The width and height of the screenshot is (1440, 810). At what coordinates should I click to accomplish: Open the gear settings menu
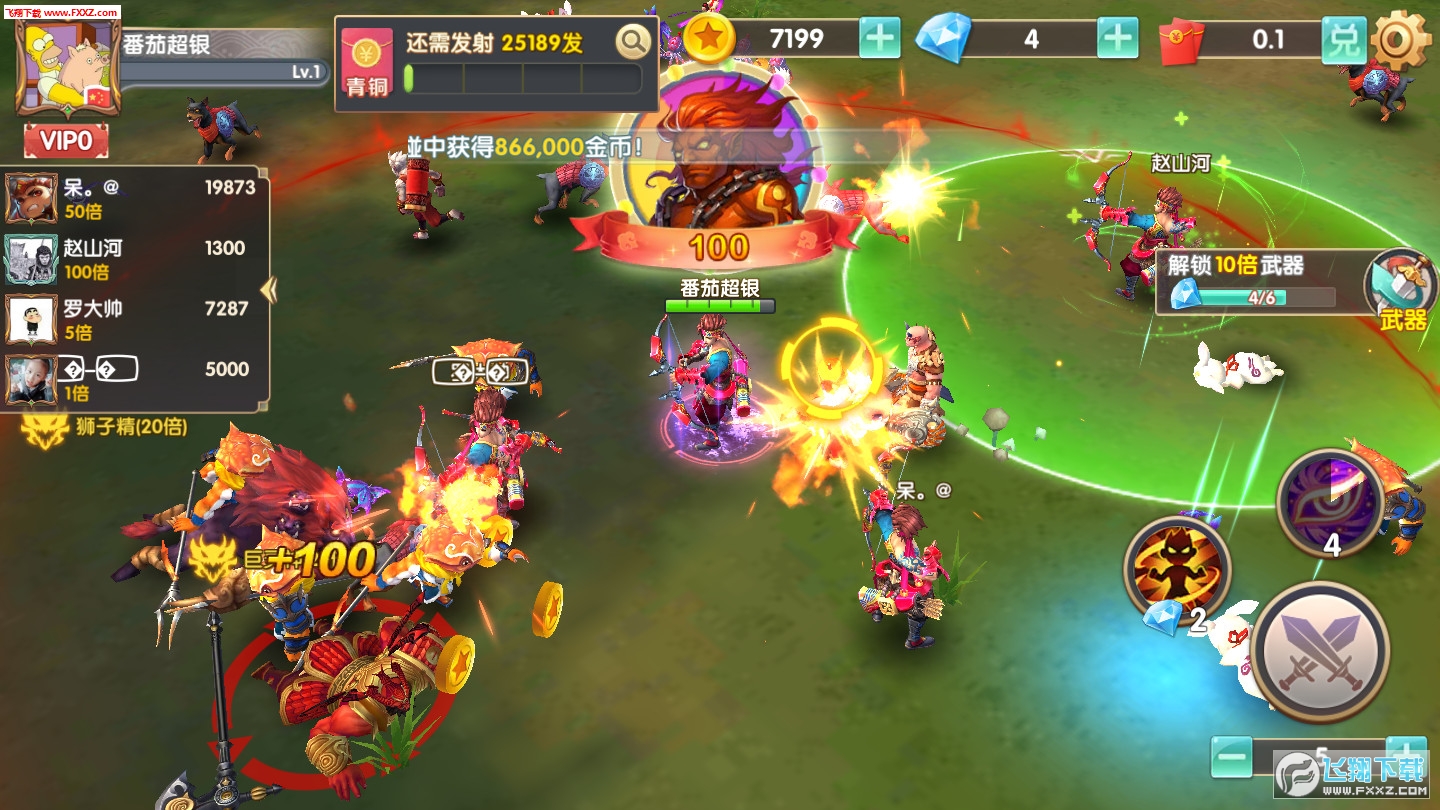pyautogui.click(x=1402, y=42)
